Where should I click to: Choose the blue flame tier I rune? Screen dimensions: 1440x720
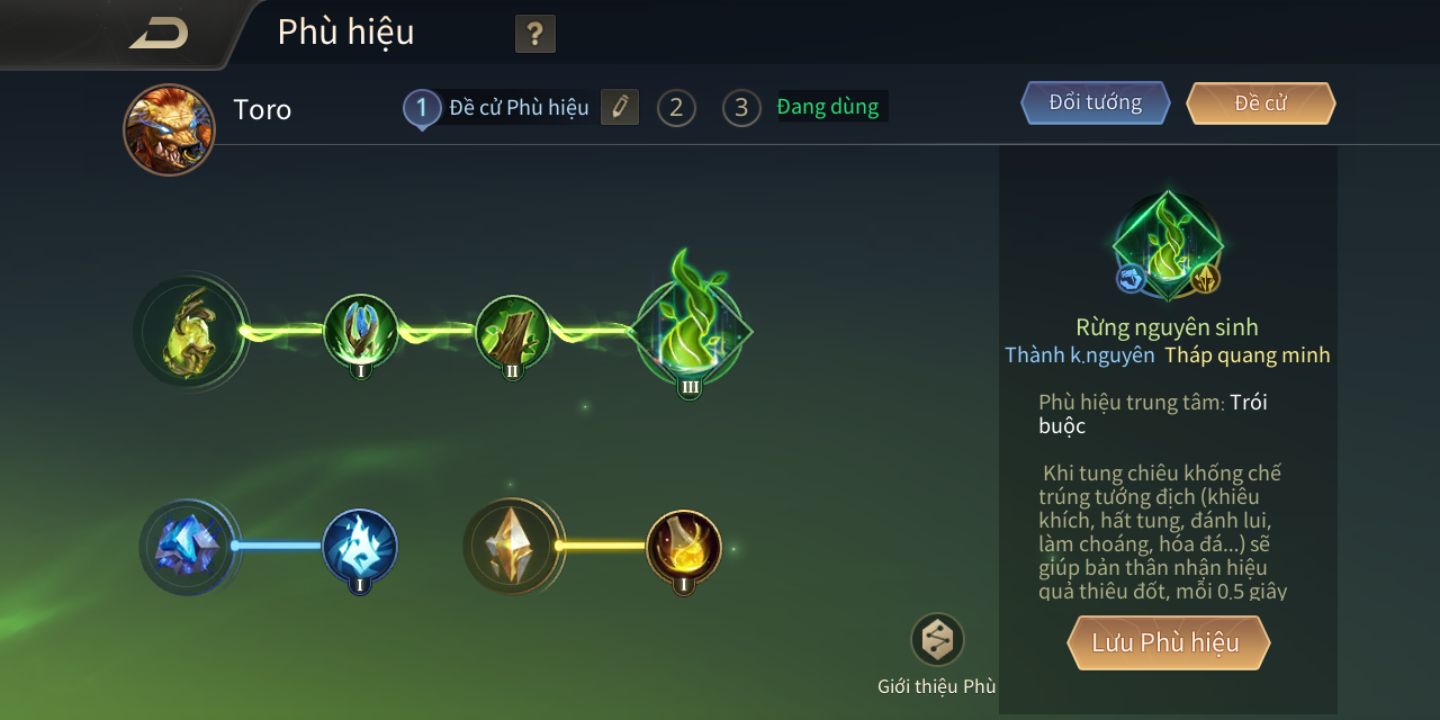[x=360, y=547]
